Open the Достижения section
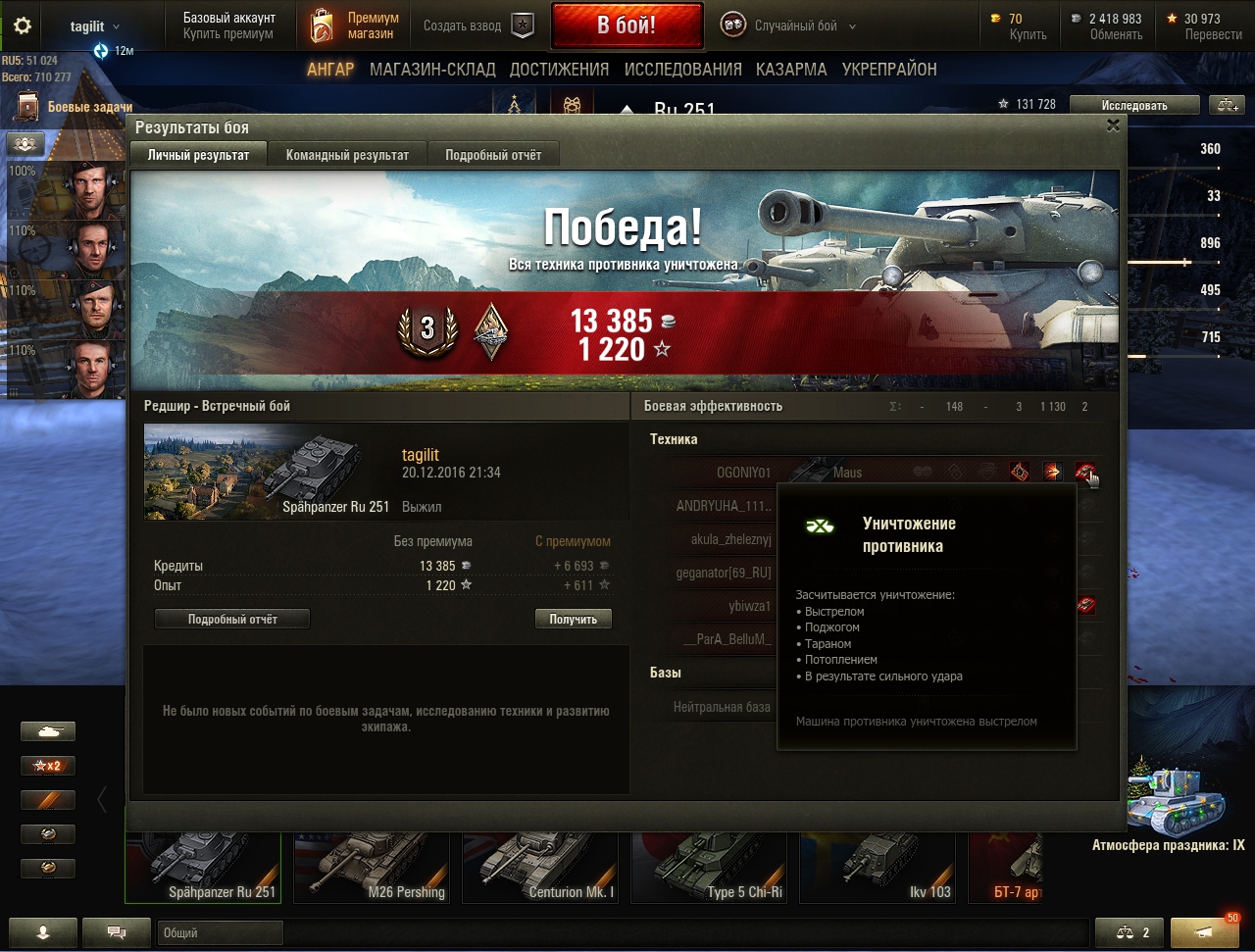Screen dimensions: 1255x952 pyautogui.click(x=559, y=70)
